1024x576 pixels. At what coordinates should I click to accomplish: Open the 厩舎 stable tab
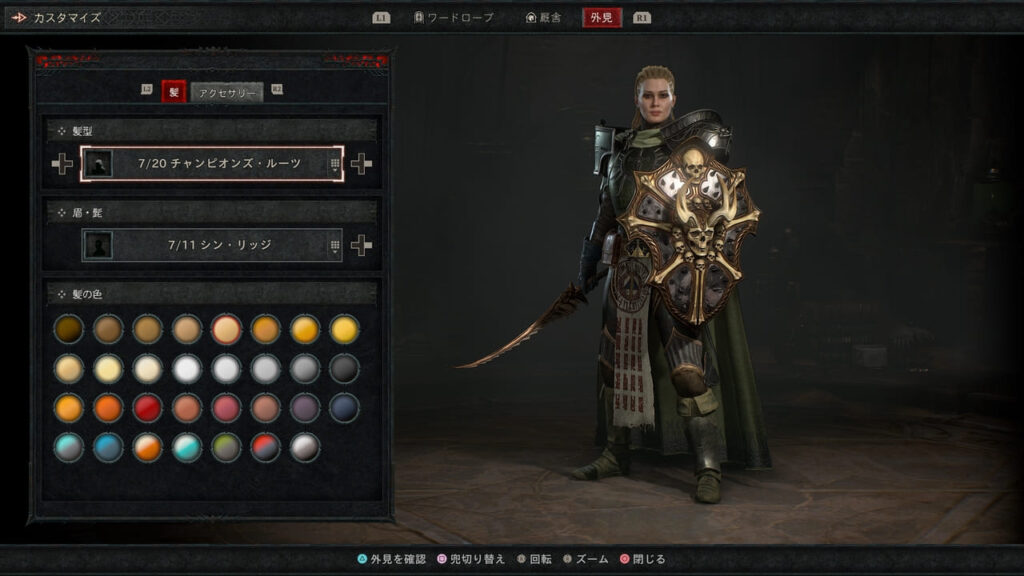(x=544, y=17)
